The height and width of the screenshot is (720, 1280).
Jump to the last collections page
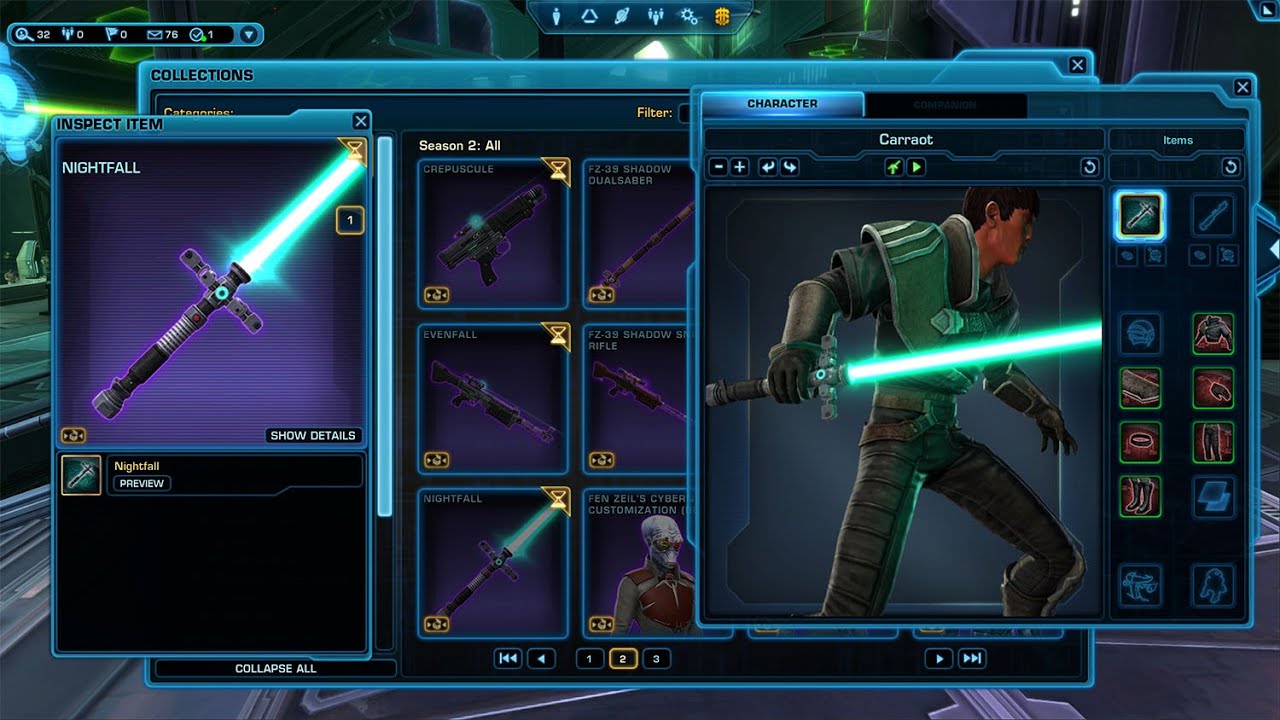[x=971, y=659]
